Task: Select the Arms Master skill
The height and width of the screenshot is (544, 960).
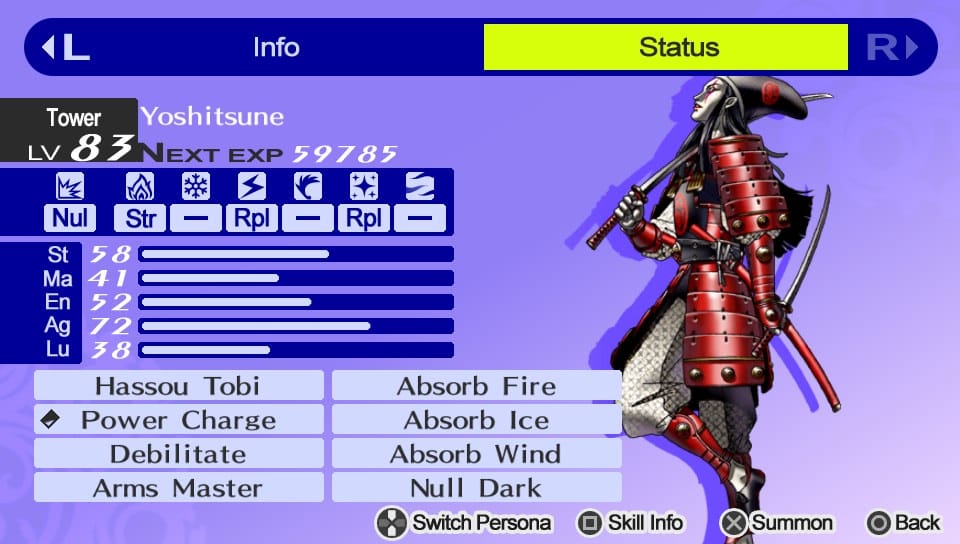Action: coord(178,488)
